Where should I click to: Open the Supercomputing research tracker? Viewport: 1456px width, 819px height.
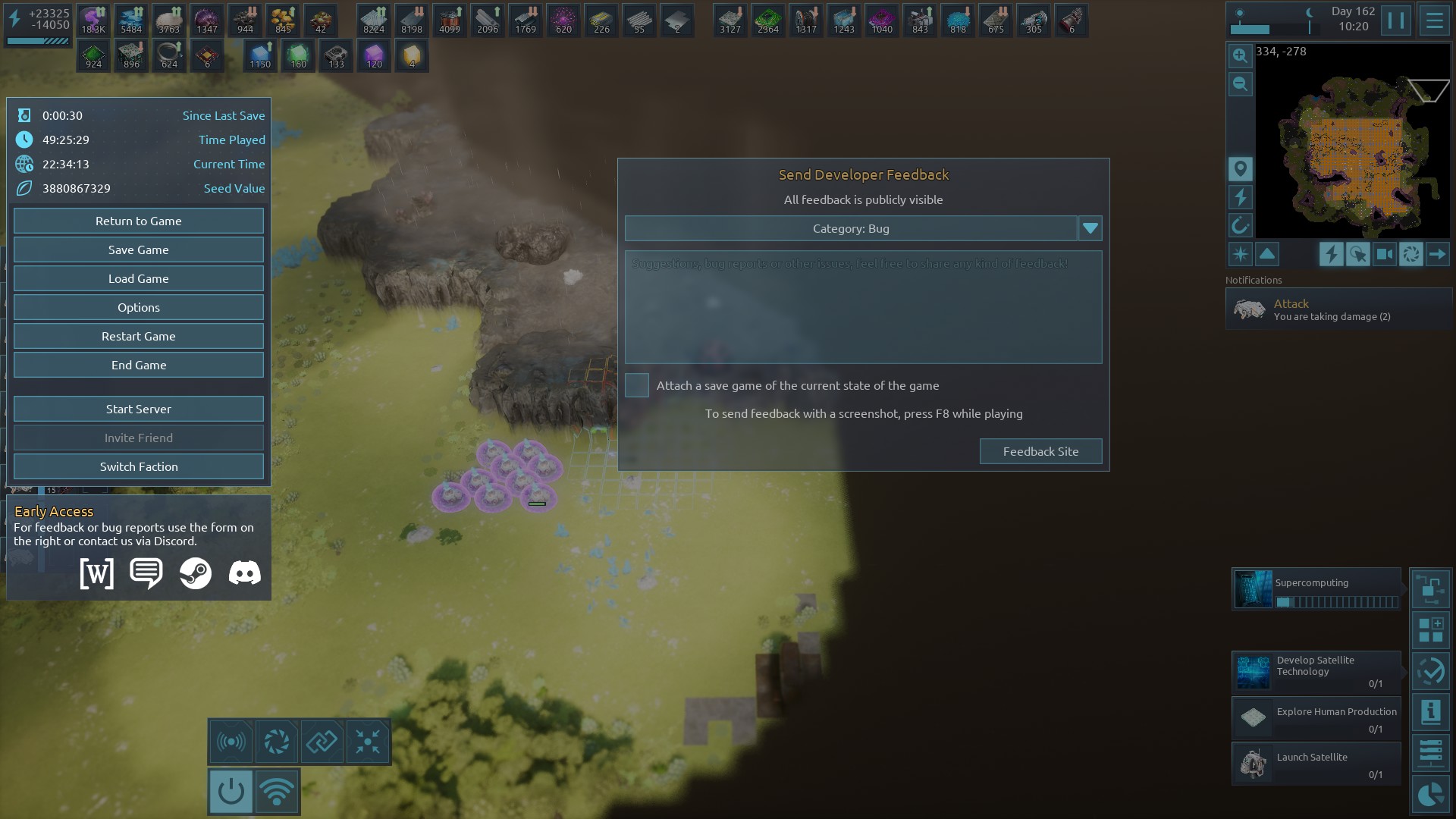(1316, 589)
